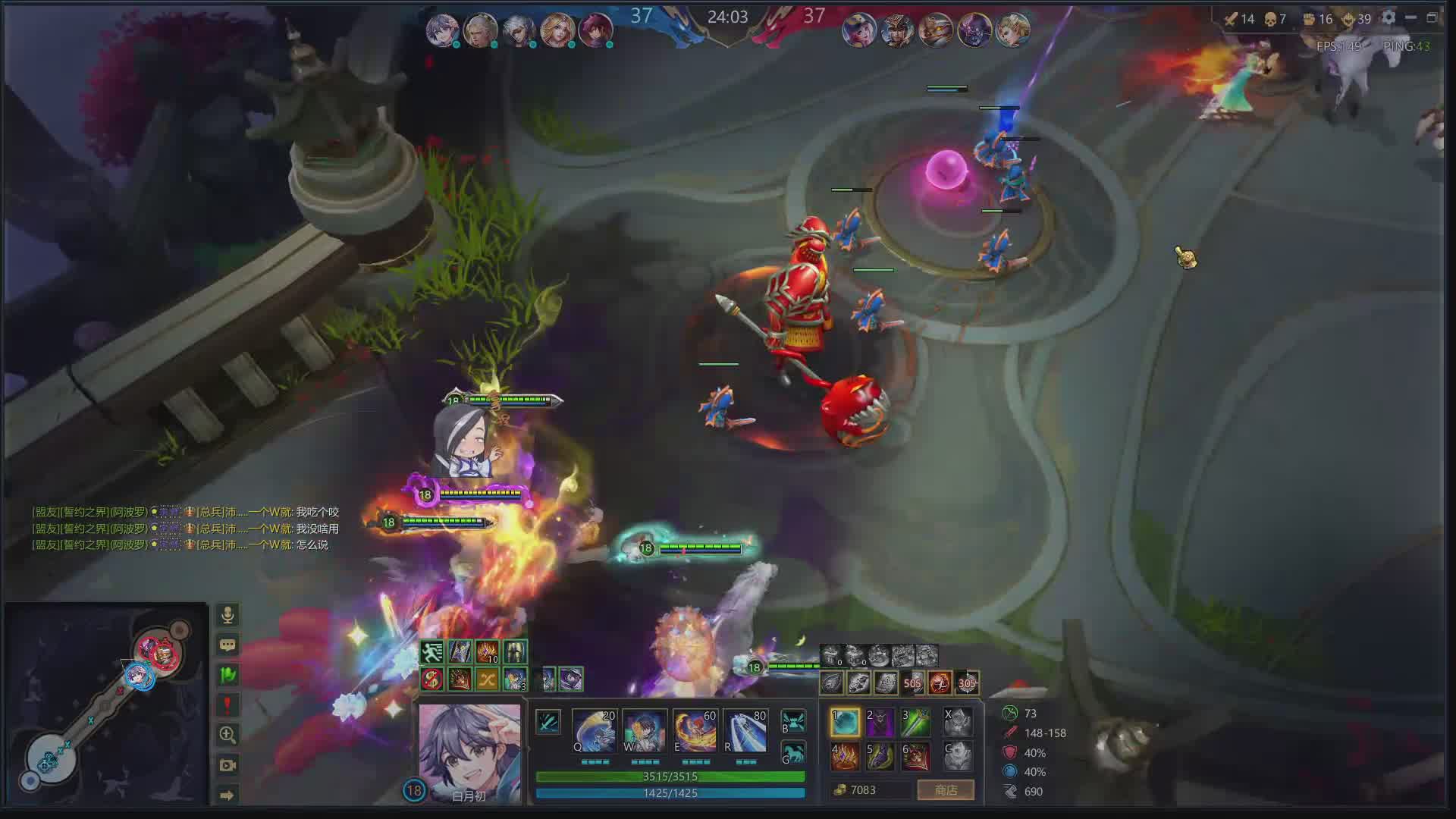Viewport: 1456px width, 819px height.
Task: Open the chat speech-bubble button
Action: click(x=227, y=645)
